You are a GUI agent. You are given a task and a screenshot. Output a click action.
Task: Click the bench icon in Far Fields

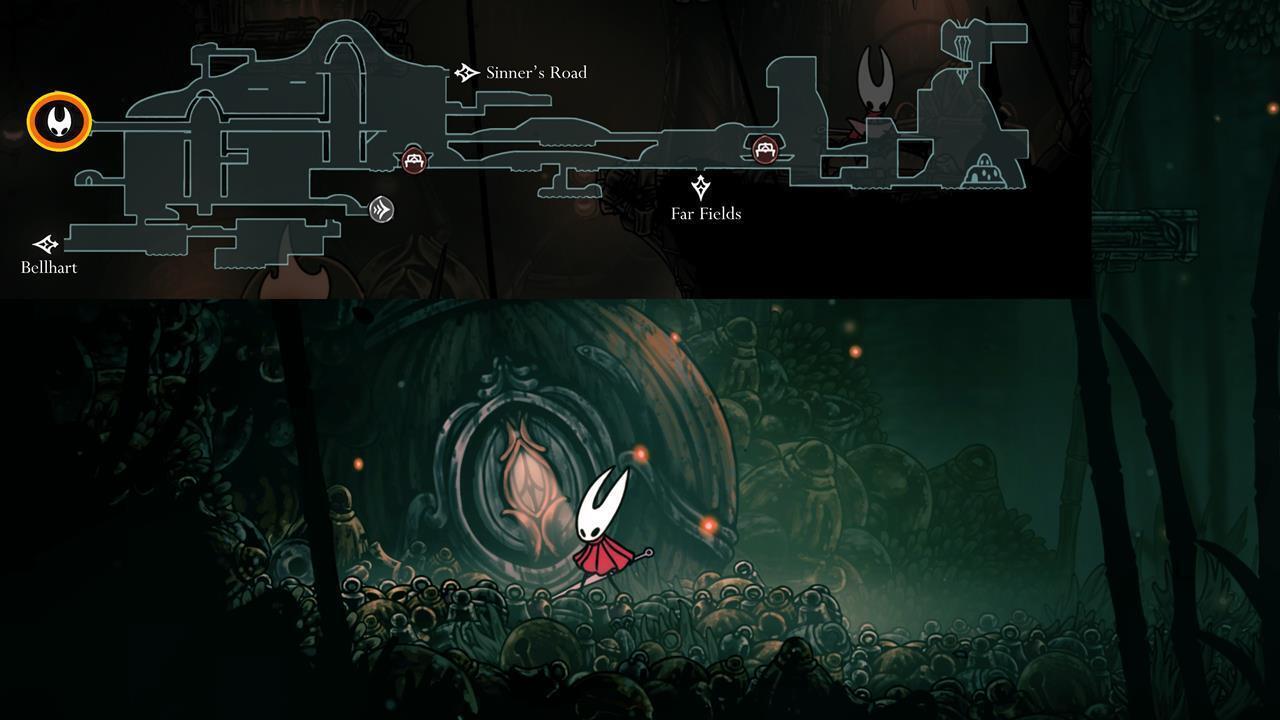click(763, 149)
